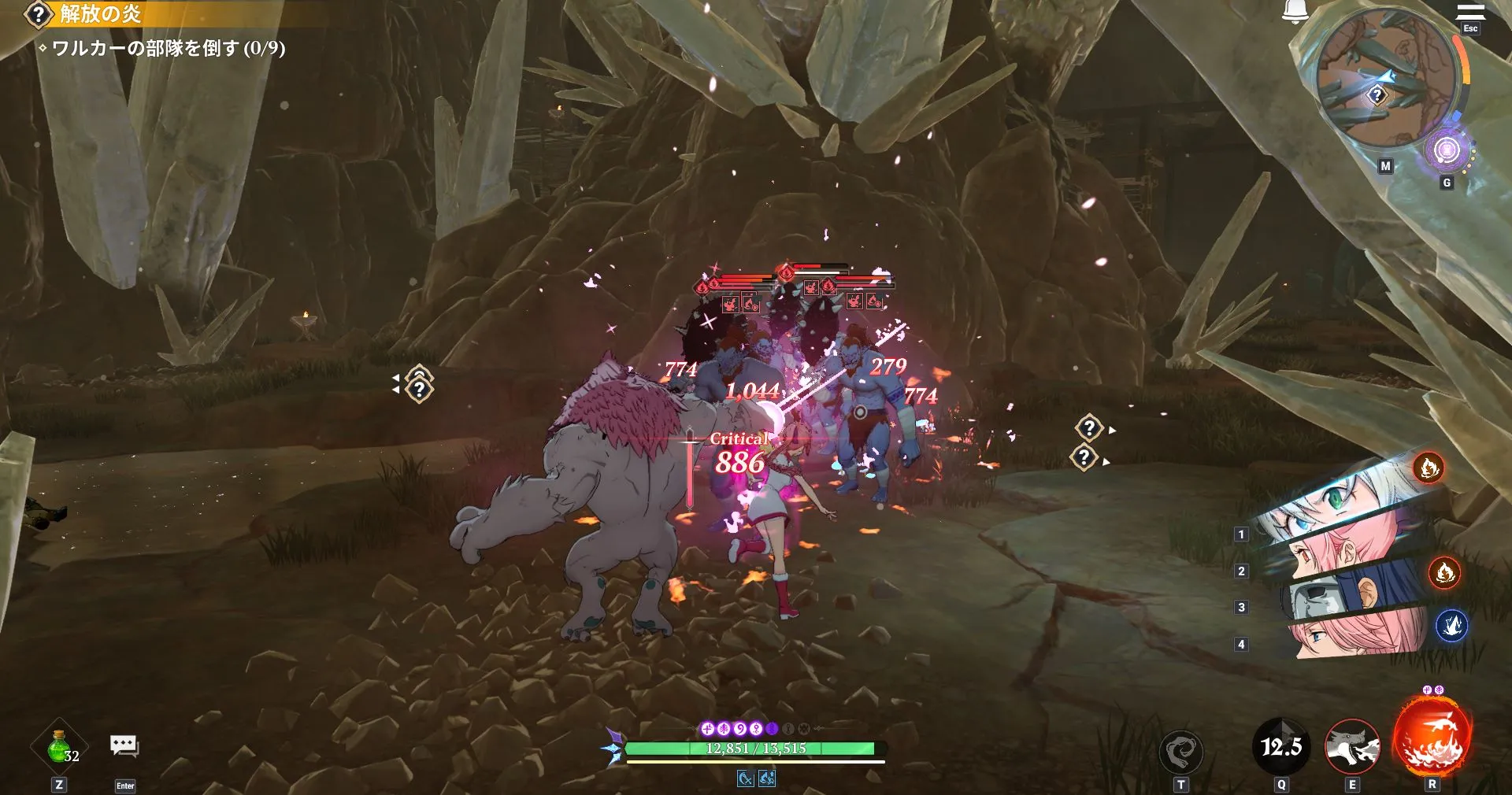The image size is (1512, 795).
Task: Use the green potion flask bound to Z
Action: pos(57,746)
